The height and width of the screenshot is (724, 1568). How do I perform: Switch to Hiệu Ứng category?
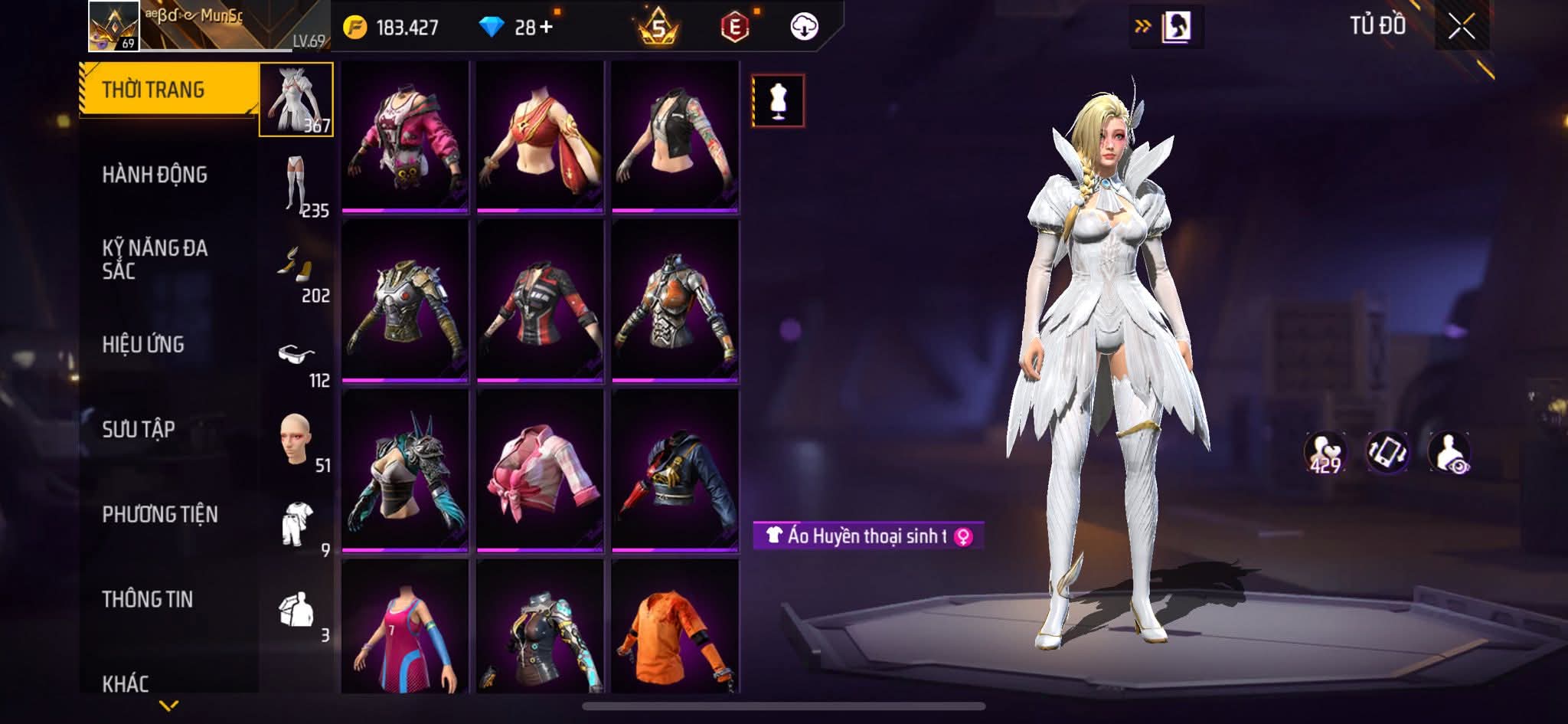(x=143, y=345)
